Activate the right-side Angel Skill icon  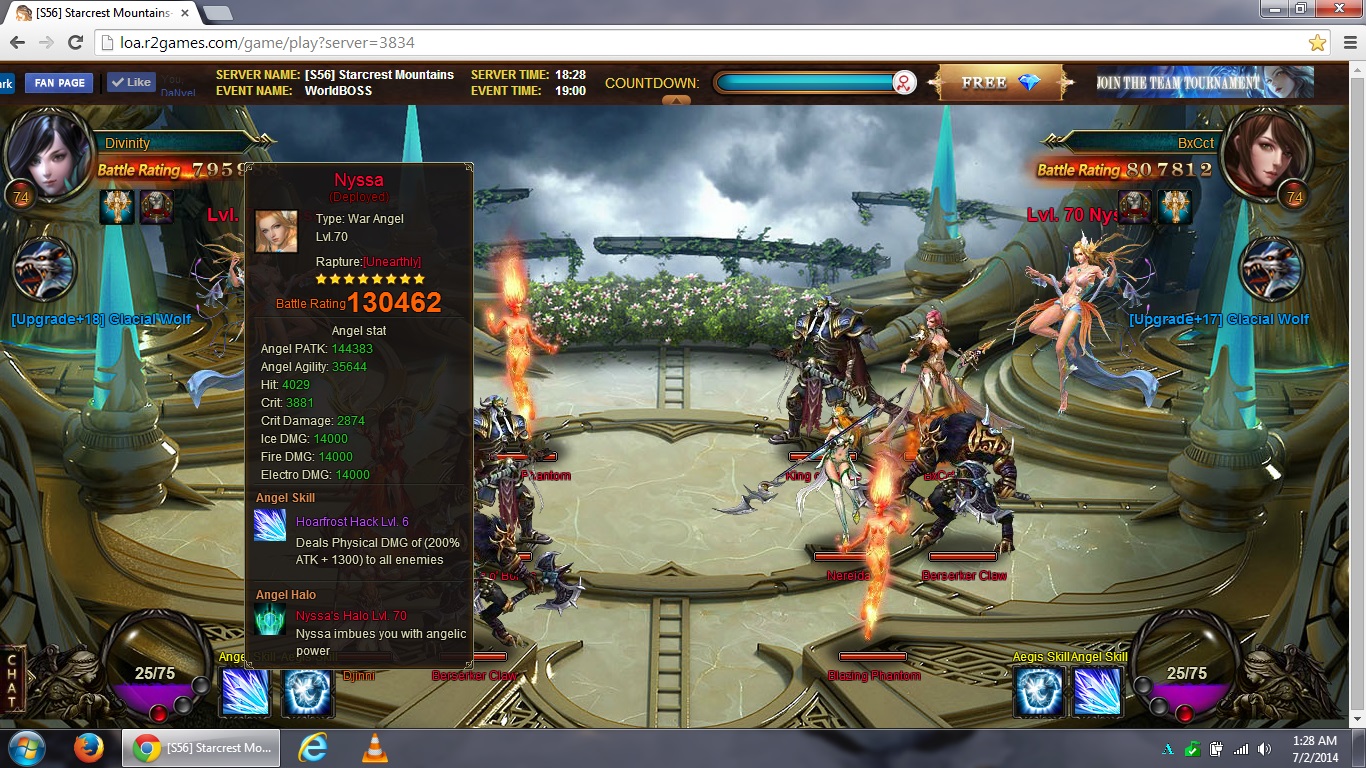point(1098,692)
